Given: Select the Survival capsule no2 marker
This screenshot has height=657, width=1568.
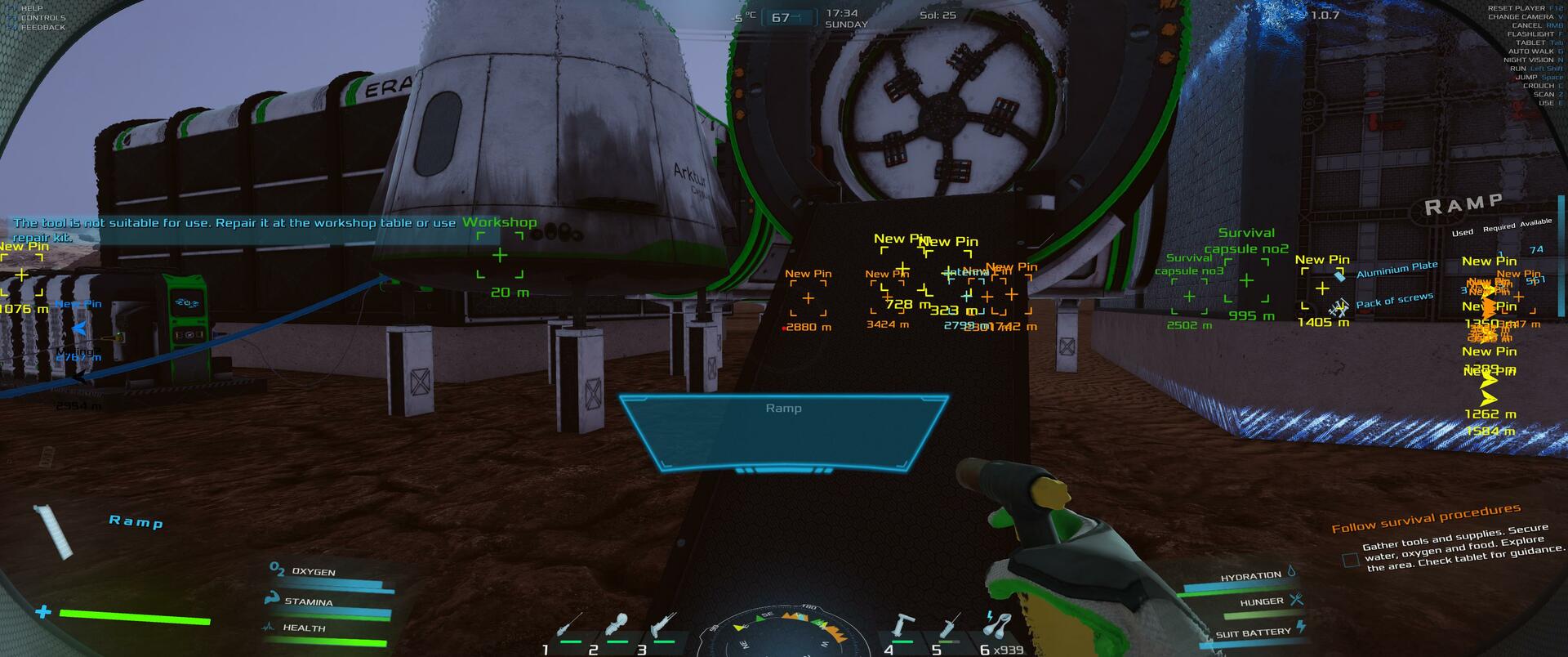Looking at the screenshot, I should 1246,280.
